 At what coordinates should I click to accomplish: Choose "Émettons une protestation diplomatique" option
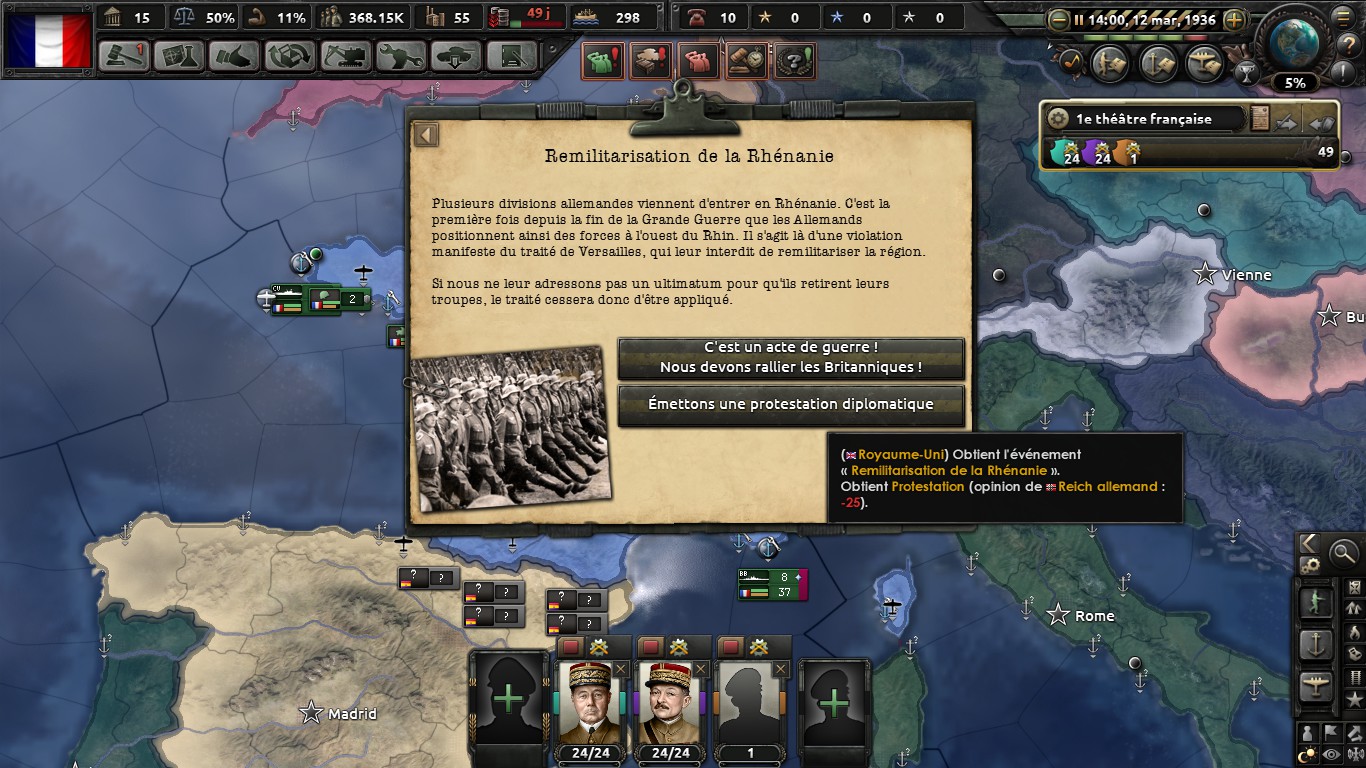[x=791, y=405]
